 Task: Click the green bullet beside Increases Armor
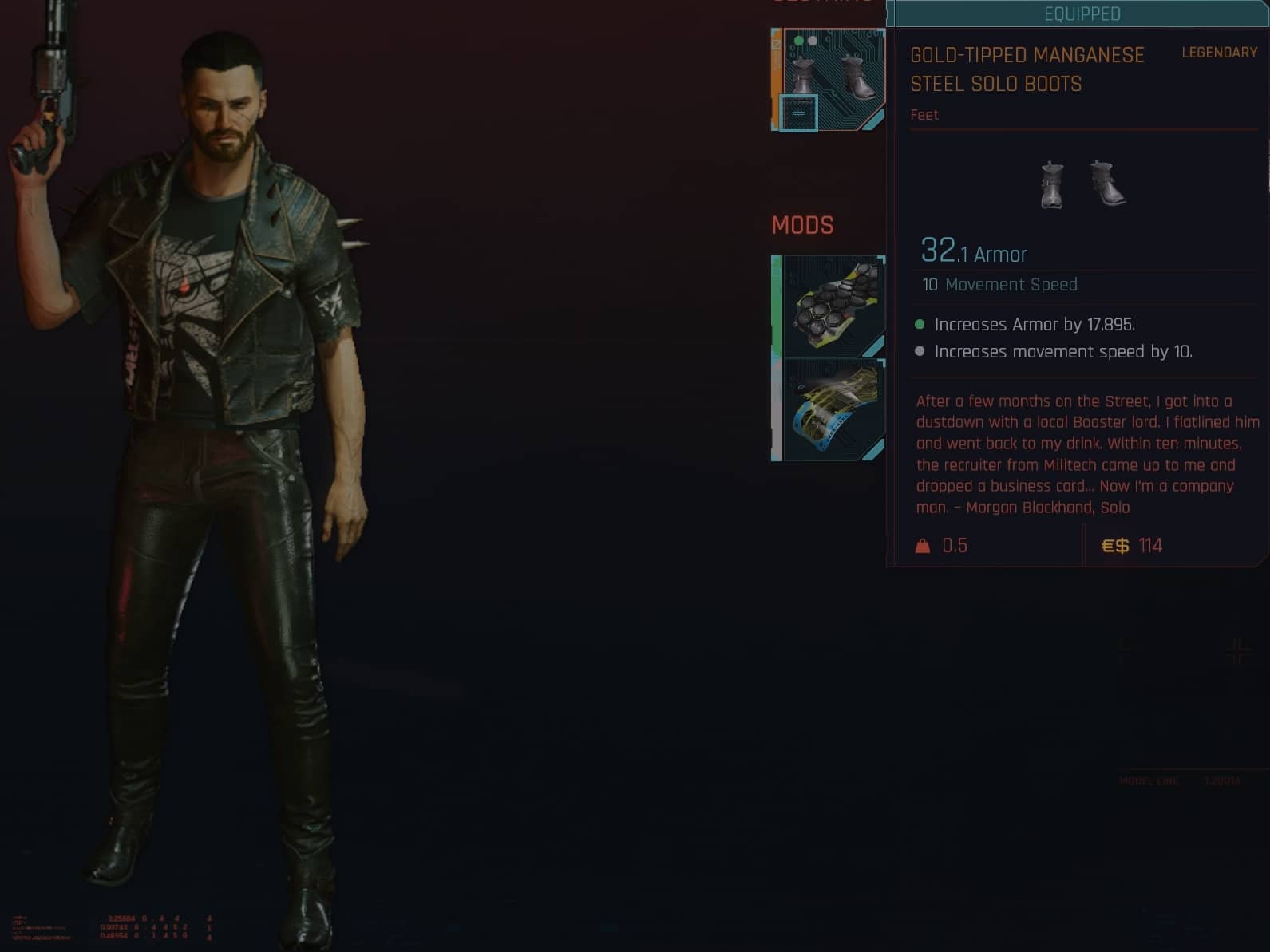920,325
